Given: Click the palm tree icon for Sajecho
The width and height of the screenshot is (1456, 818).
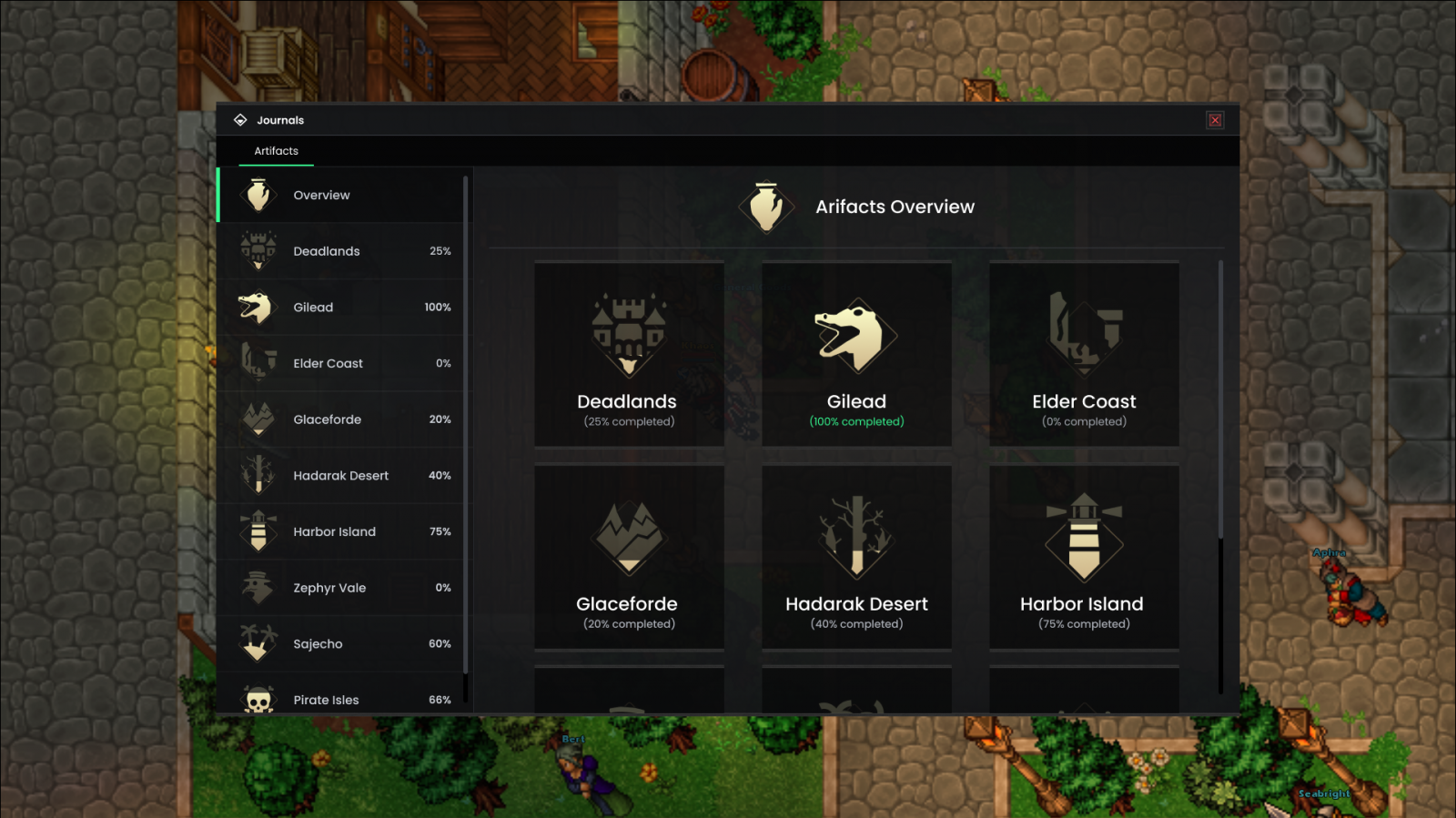Looking at the screenshot, I should click(258, 643).
